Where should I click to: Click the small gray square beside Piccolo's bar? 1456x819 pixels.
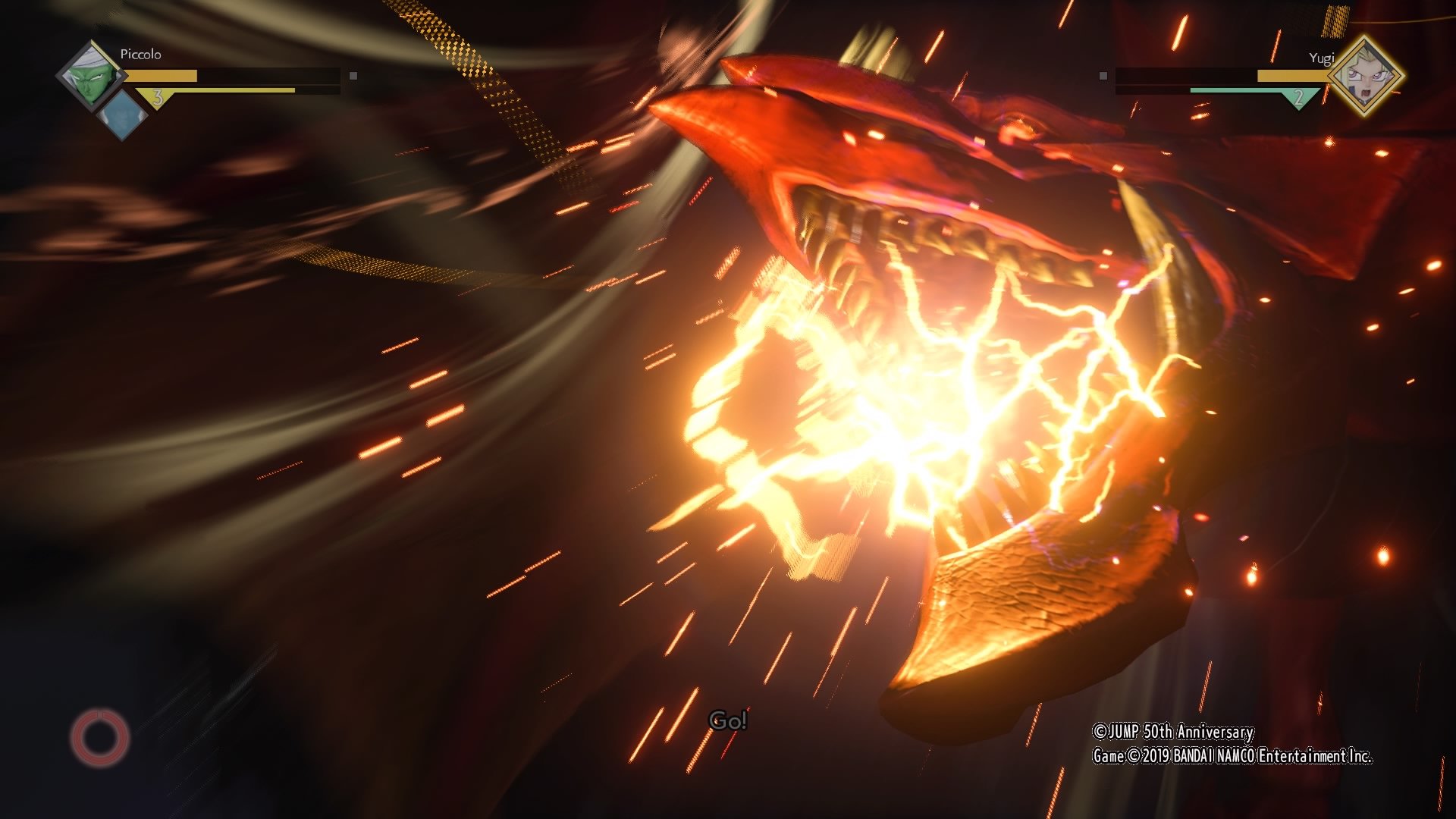tap(352, 75)
